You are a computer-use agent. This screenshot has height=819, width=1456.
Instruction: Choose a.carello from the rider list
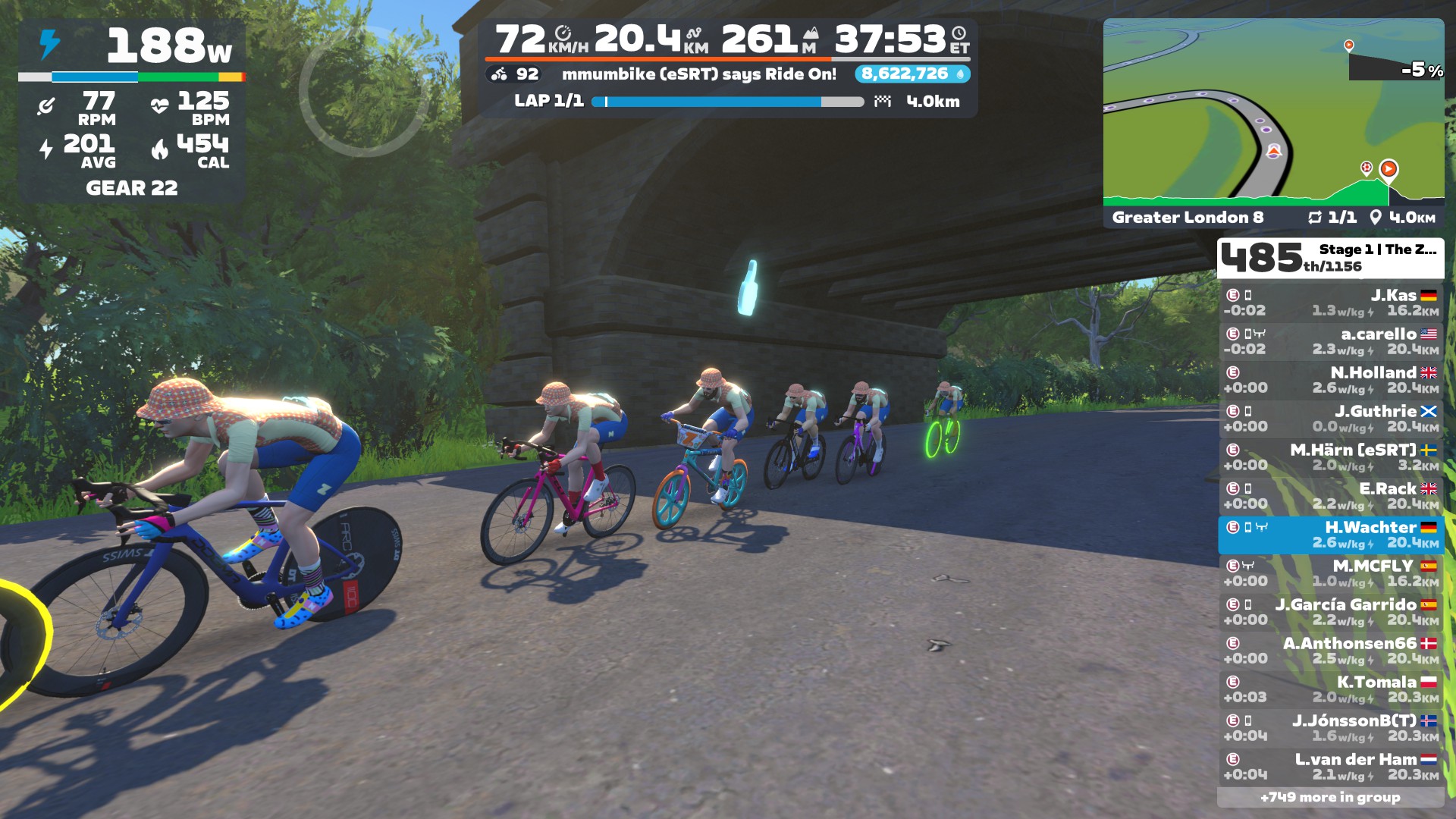point(1330,341)
